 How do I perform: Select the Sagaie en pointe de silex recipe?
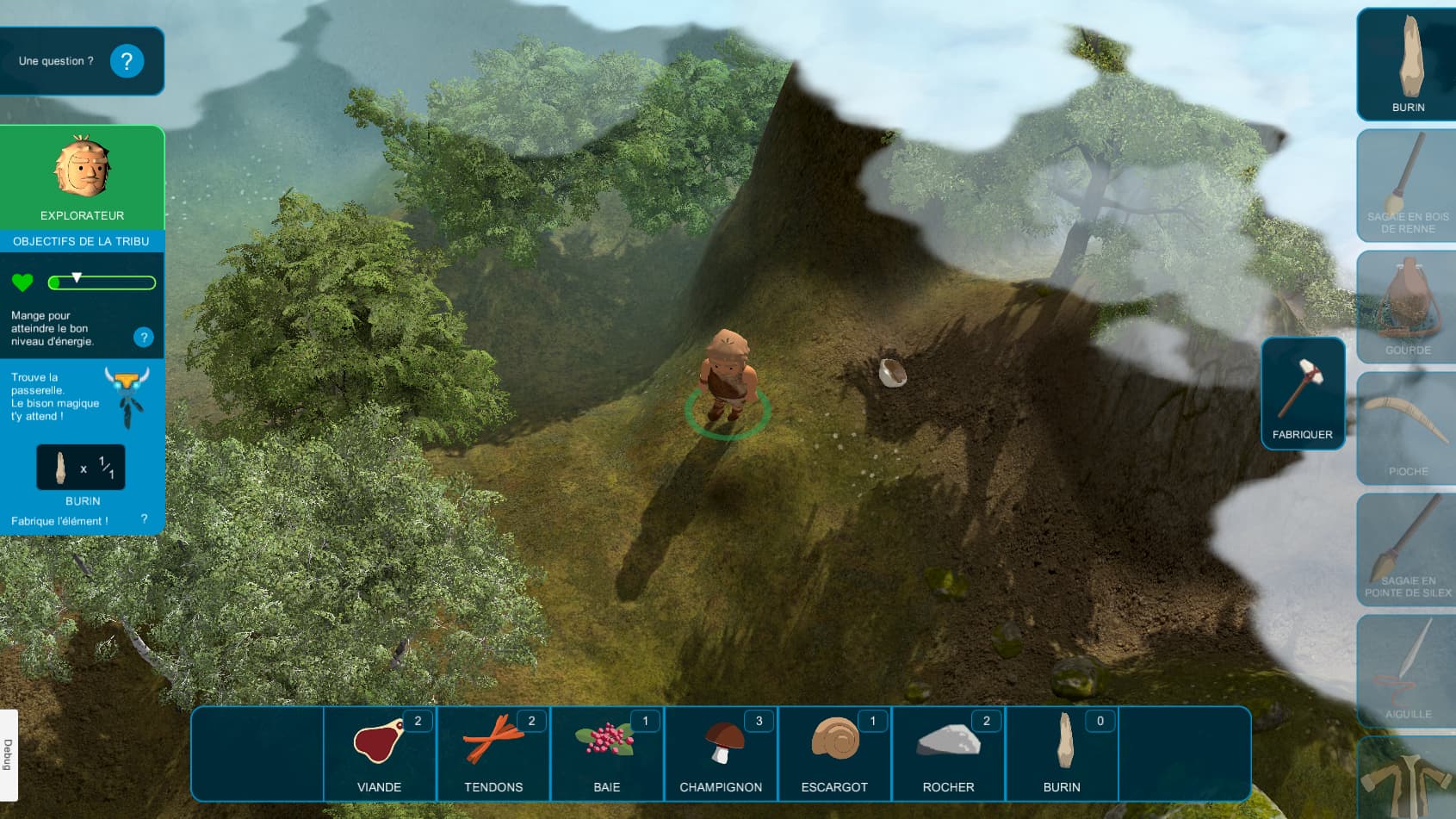[x=1408, y=549]
